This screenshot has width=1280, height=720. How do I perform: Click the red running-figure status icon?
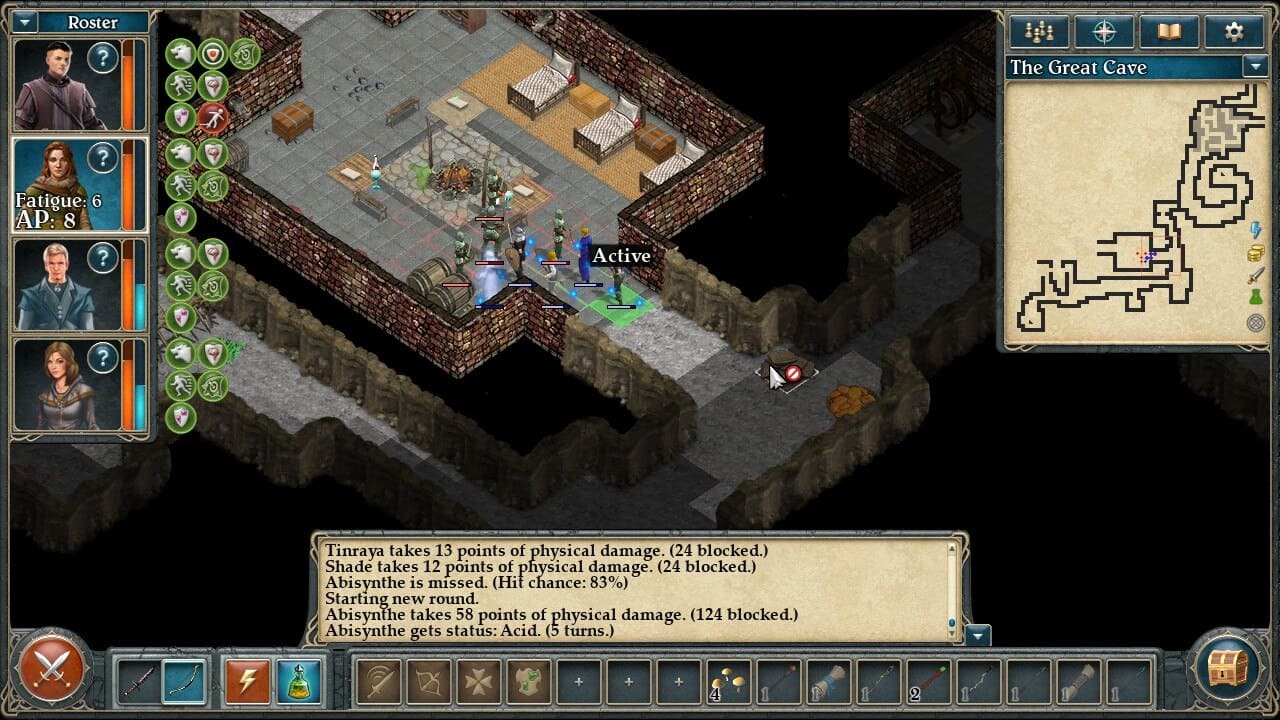click(213, 119)
